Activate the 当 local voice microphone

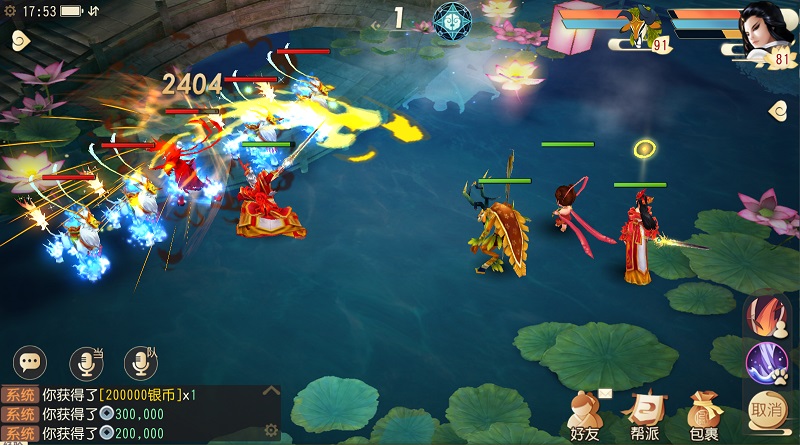(x=86, y=361)
